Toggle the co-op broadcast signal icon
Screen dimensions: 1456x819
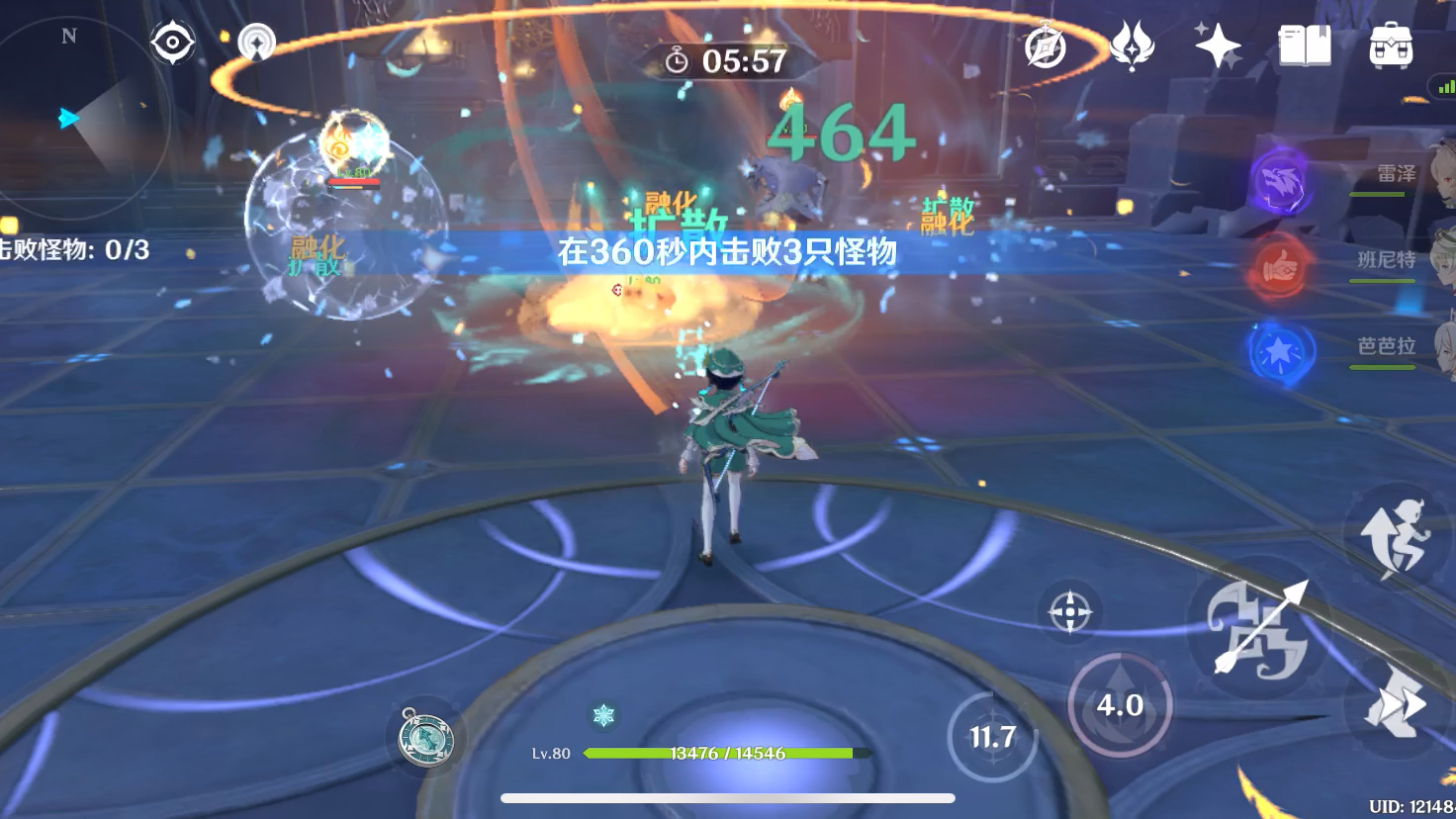[x=257, y=42]
